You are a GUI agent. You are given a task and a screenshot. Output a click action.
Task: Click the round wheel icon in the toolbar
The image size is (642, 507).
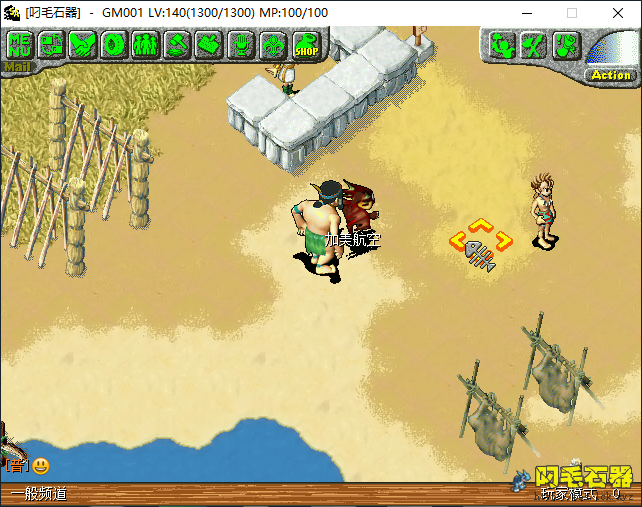coord(115,44)
